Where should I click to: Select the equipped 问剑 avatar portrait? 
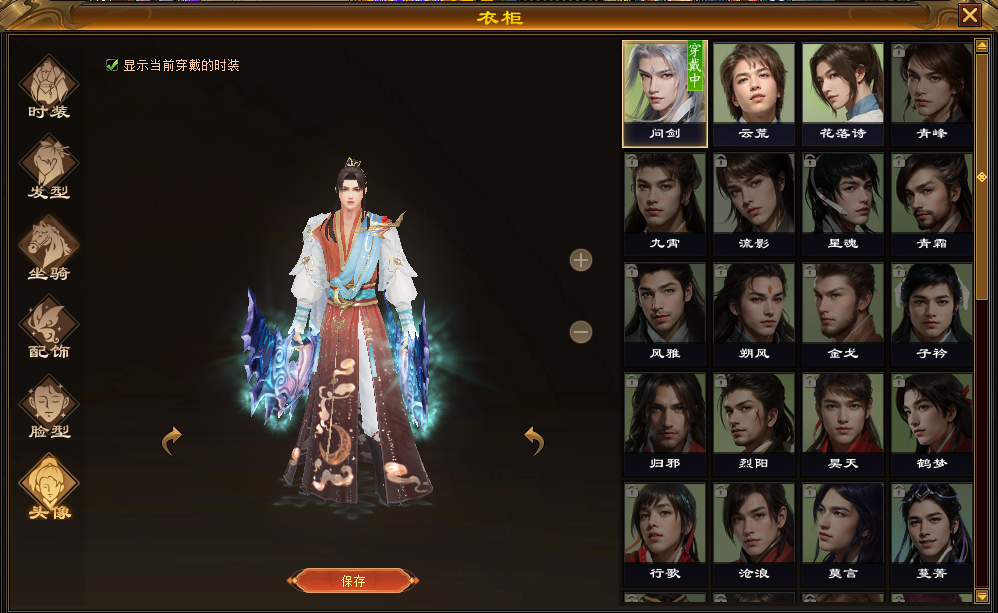click(x=665, y=90)
